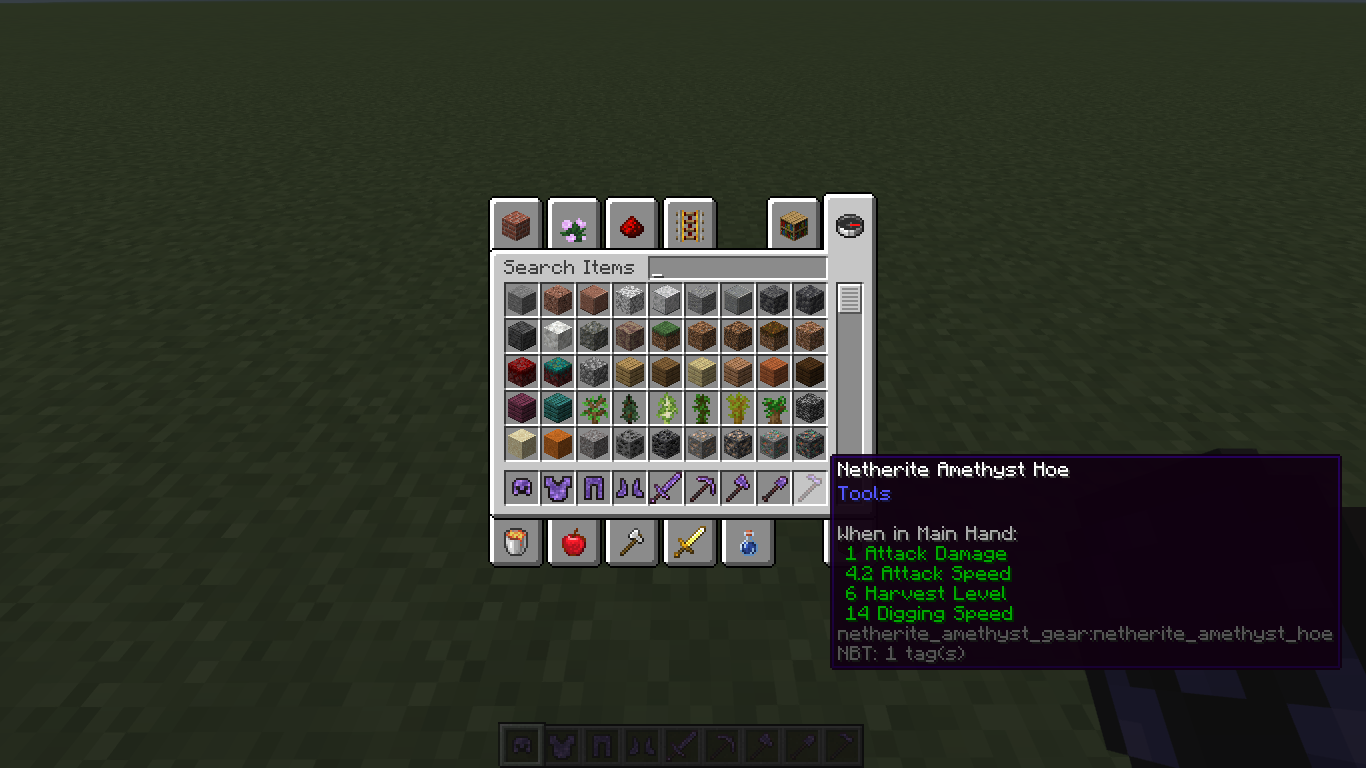Pick the netherite amethyst boots
The width and height of the screenshot is (1366, 768).
(629, 487)
